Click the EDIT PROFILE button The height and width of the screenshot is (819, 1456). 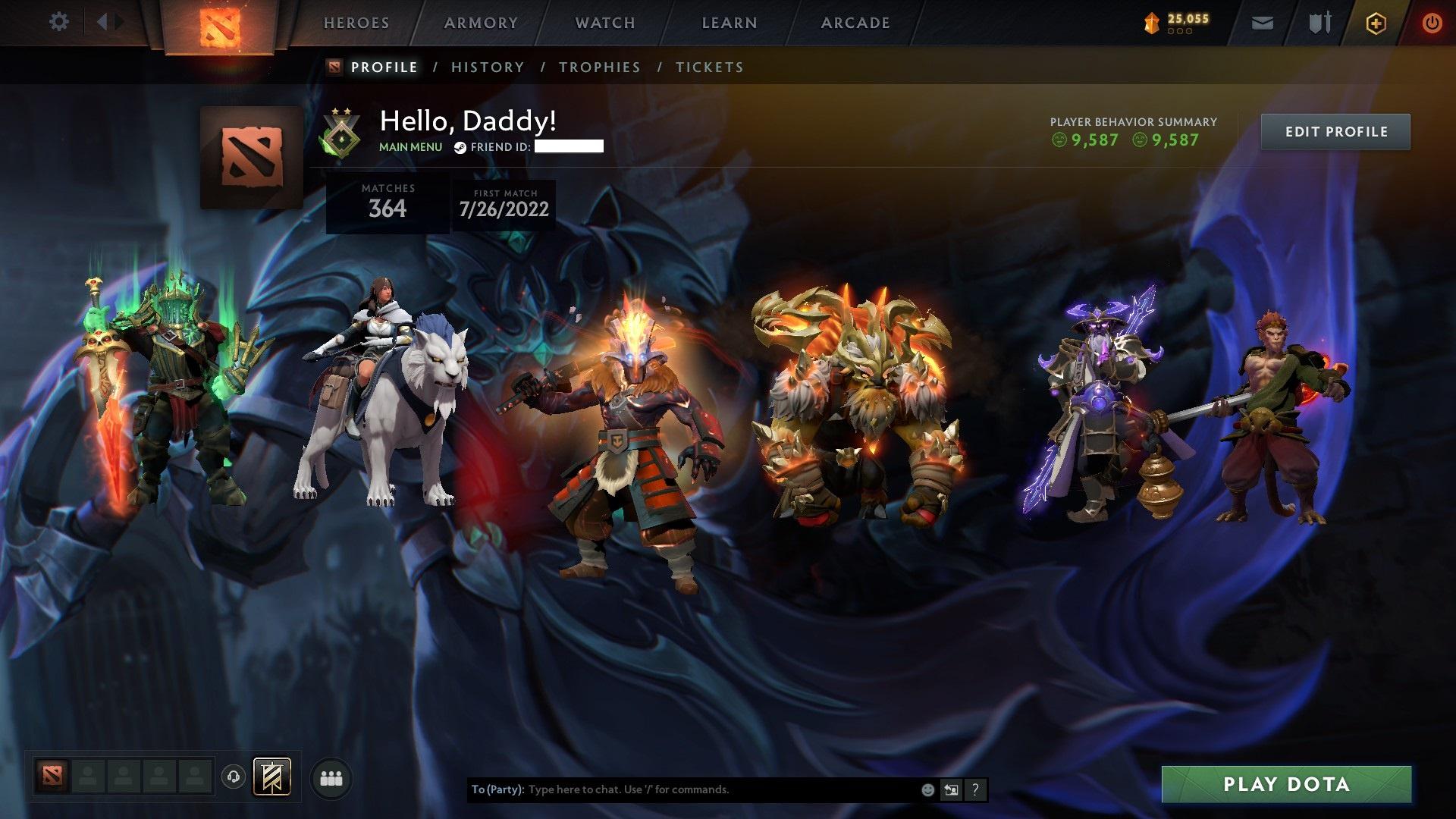click(x=1335, y=130)
